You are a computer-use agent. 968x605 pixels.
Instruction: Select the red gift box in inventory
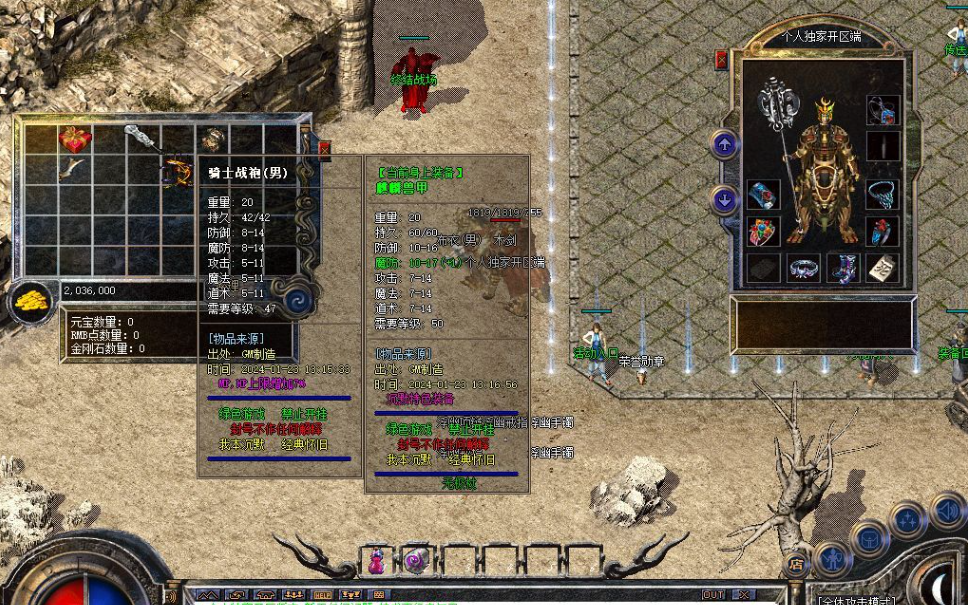pyautogui.click(x=75, y=138)
